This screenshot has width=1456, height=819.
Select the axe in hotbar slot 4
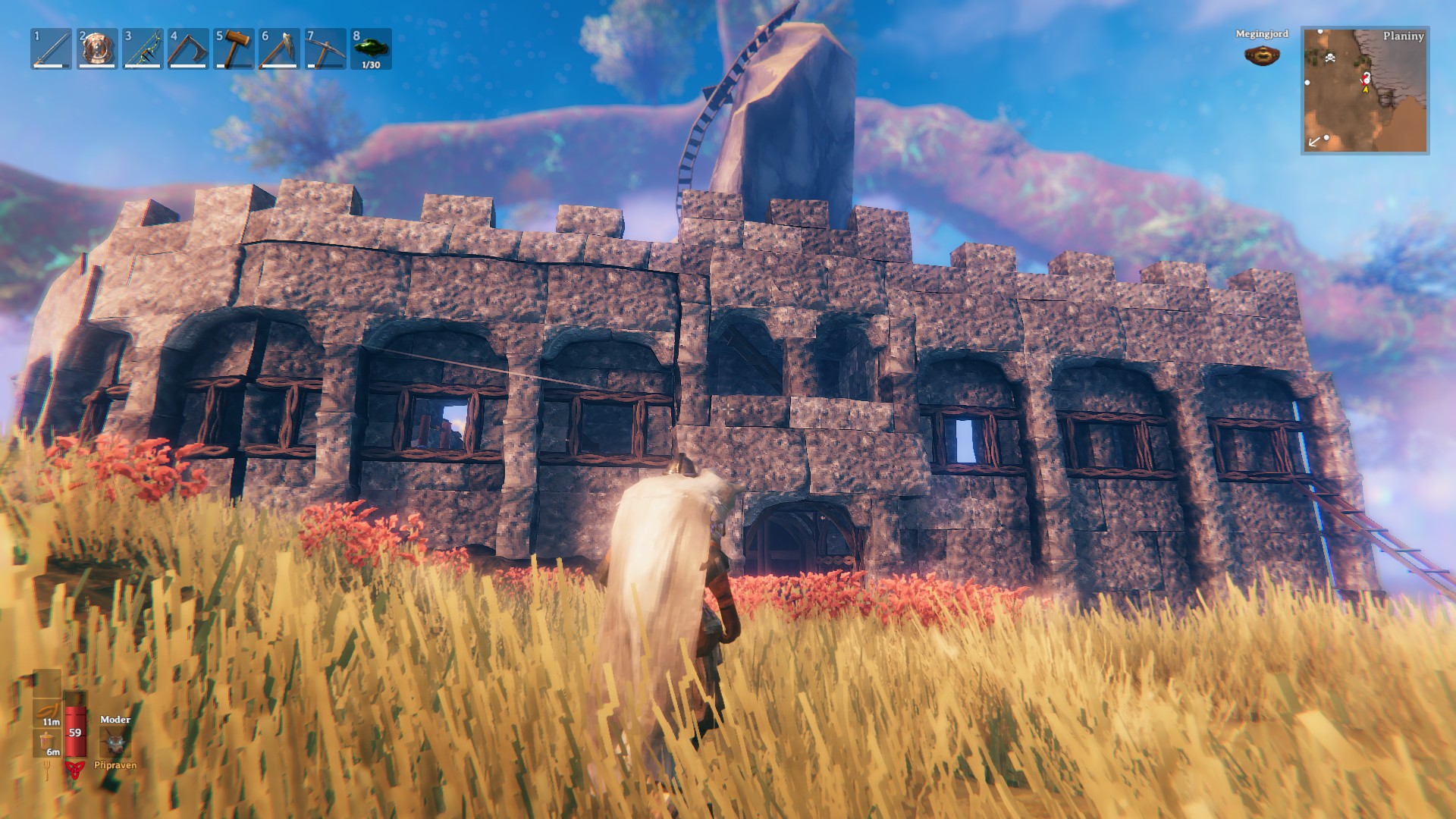coord(187,49)
